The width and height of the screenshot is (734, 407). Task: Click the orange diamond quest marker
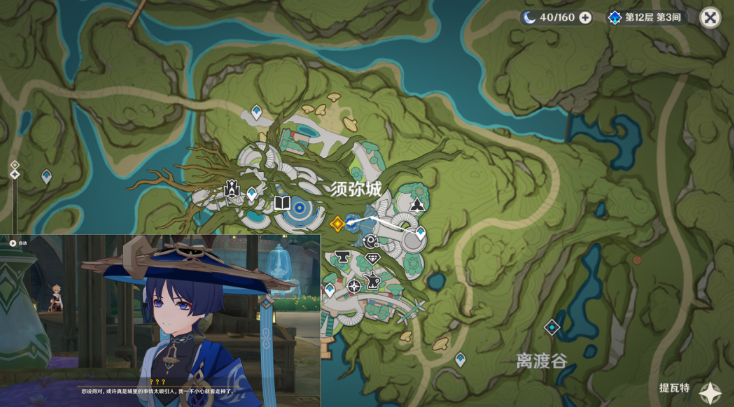pyautogui.click(x=337, y=223)
